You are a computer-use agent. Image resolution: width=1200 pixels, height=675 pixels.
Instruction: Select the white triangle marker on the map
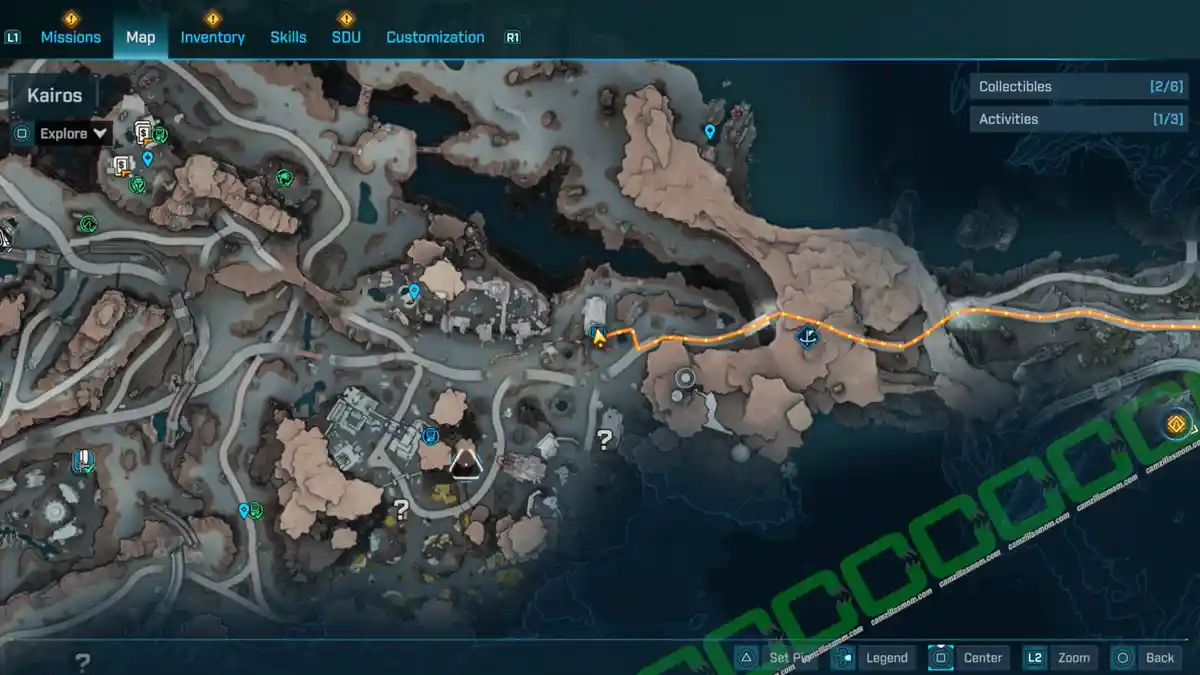(465, 462)
